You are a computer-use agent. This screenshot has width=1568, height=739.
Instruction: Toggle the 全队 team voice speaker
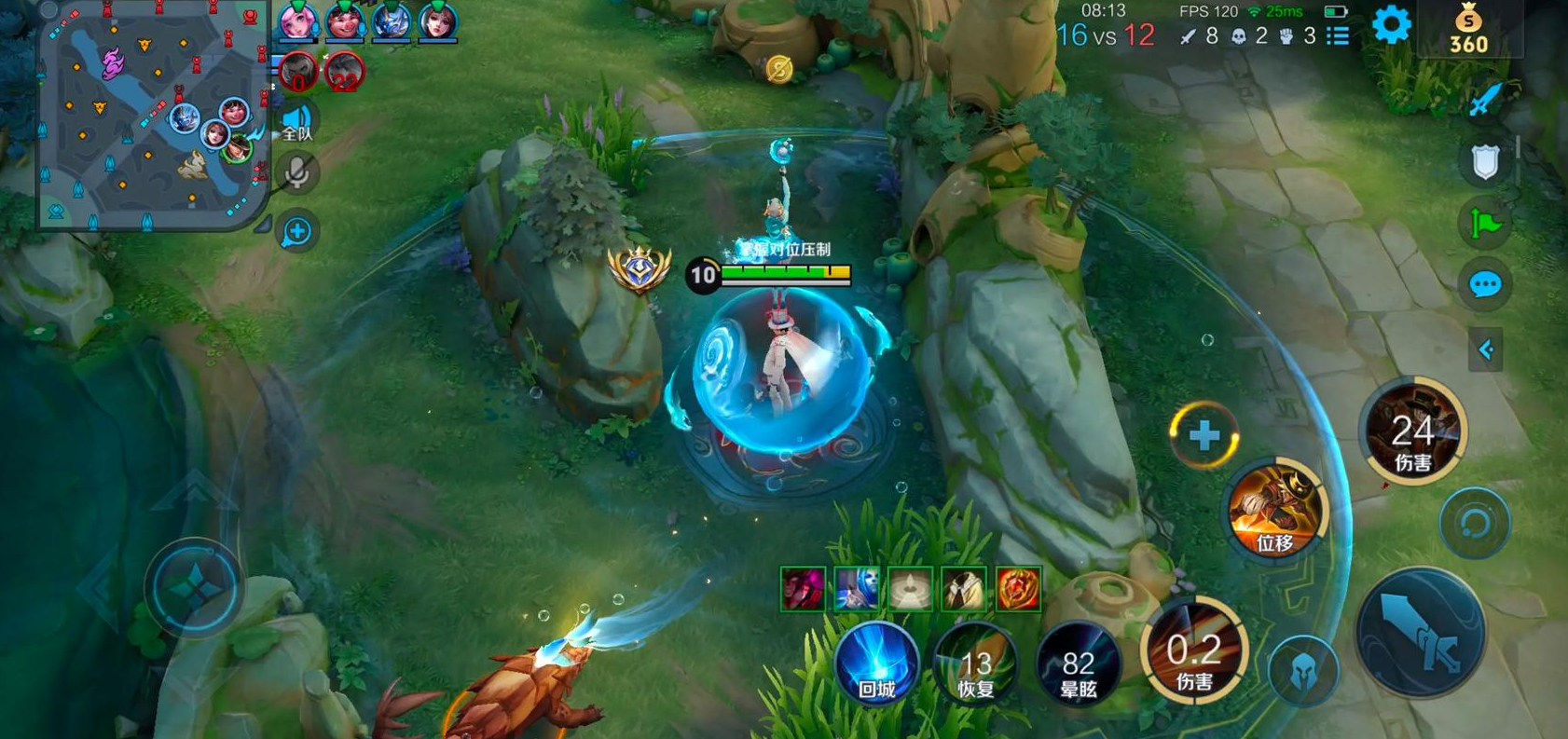(297, 121)
